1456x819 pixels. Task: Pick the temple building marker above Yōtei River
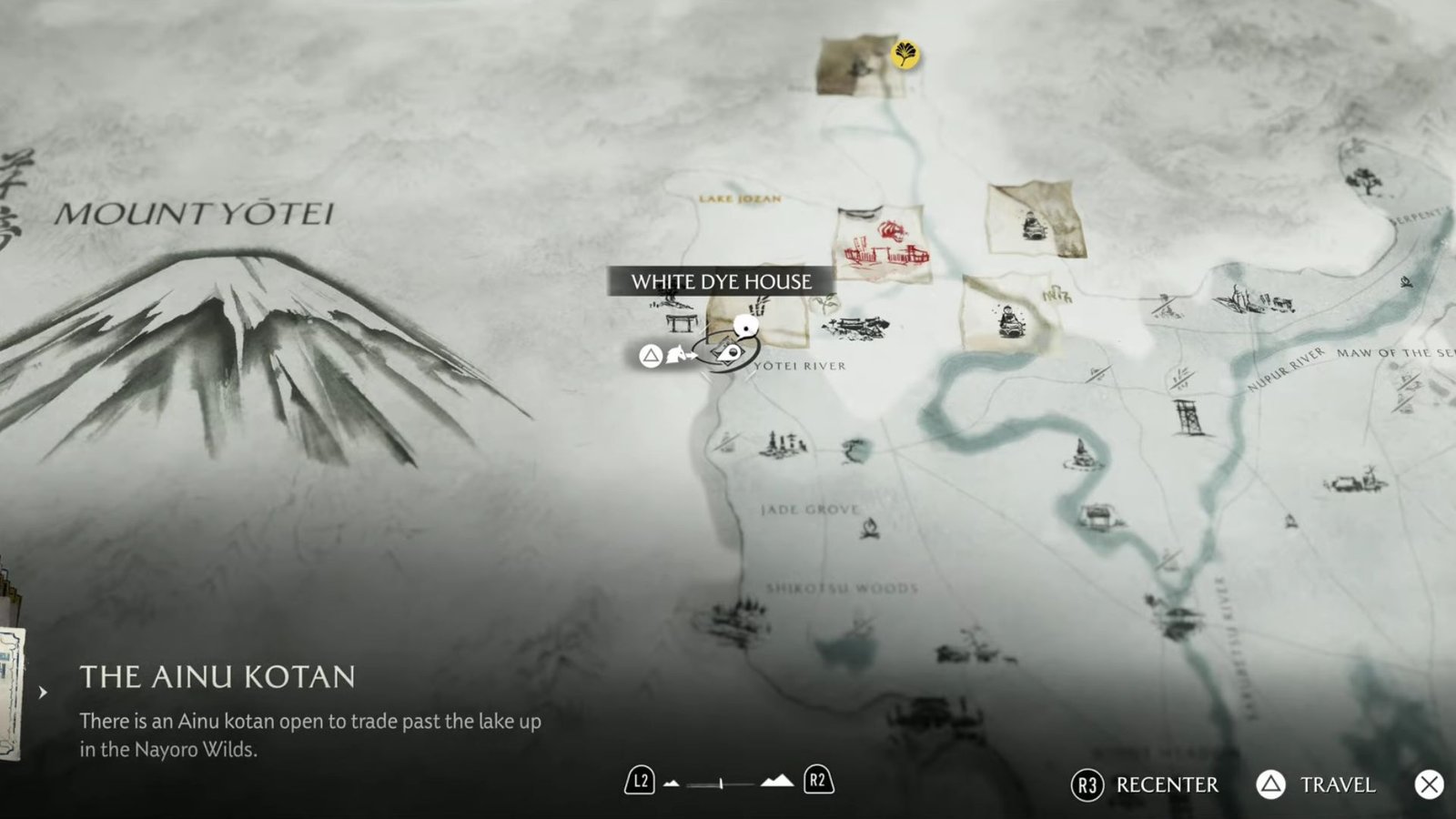[x=855, y=326]
